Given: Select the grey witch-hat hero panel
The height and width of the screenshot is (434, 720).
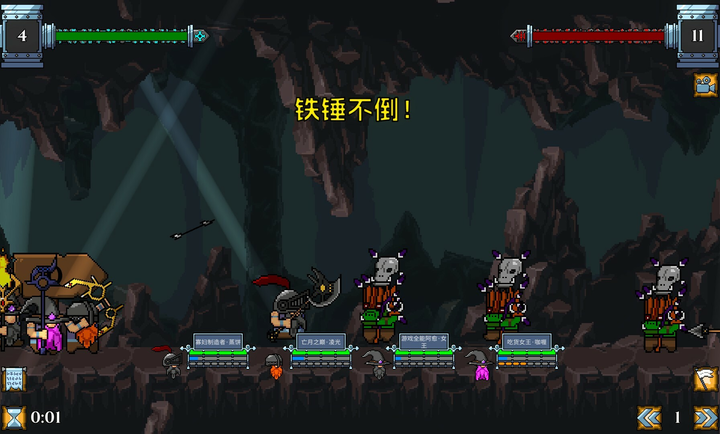Looking at the screenshot, I should (x=424, y=351).
